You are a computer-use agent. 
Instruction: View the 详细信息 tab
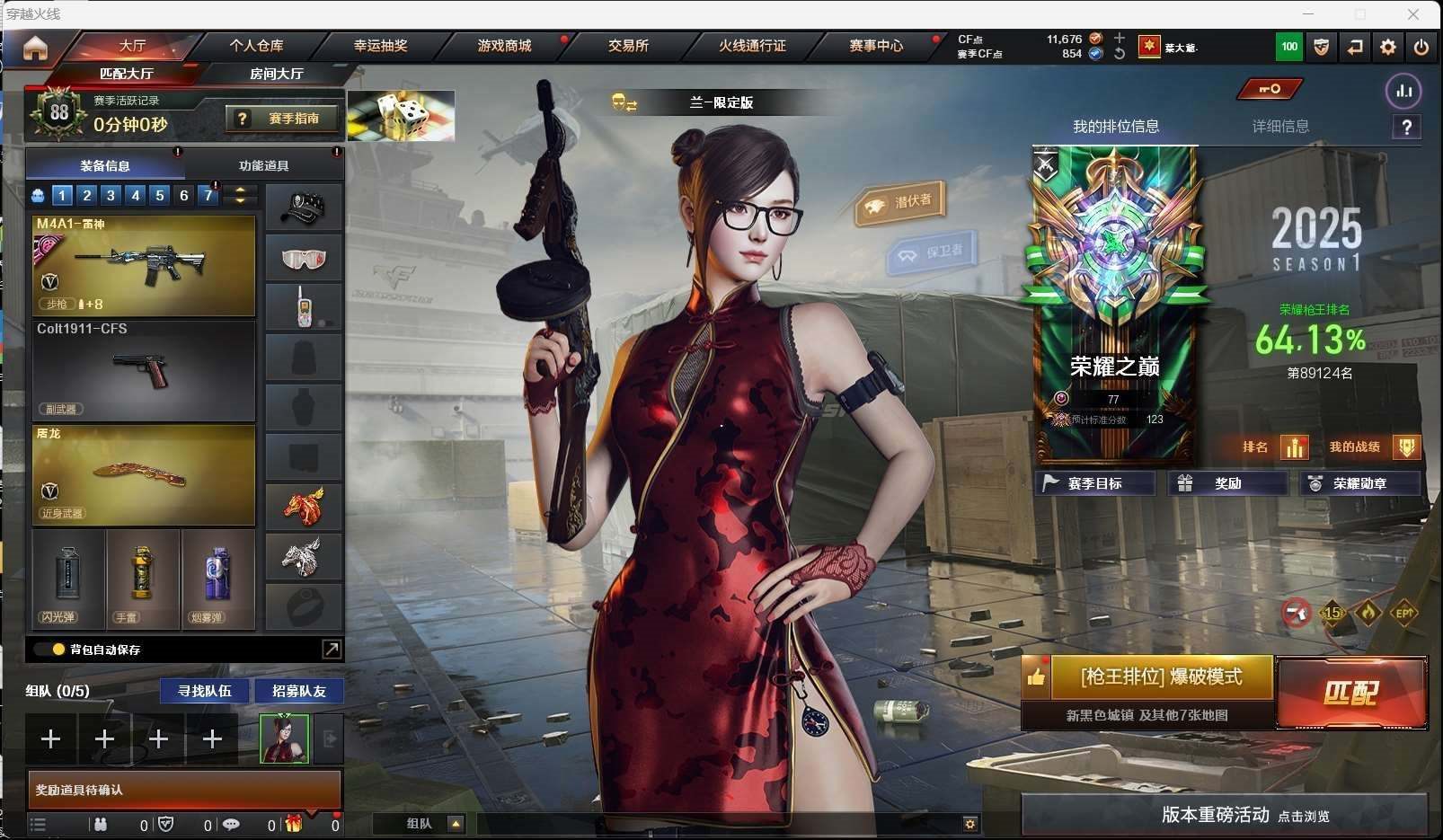1280,127
